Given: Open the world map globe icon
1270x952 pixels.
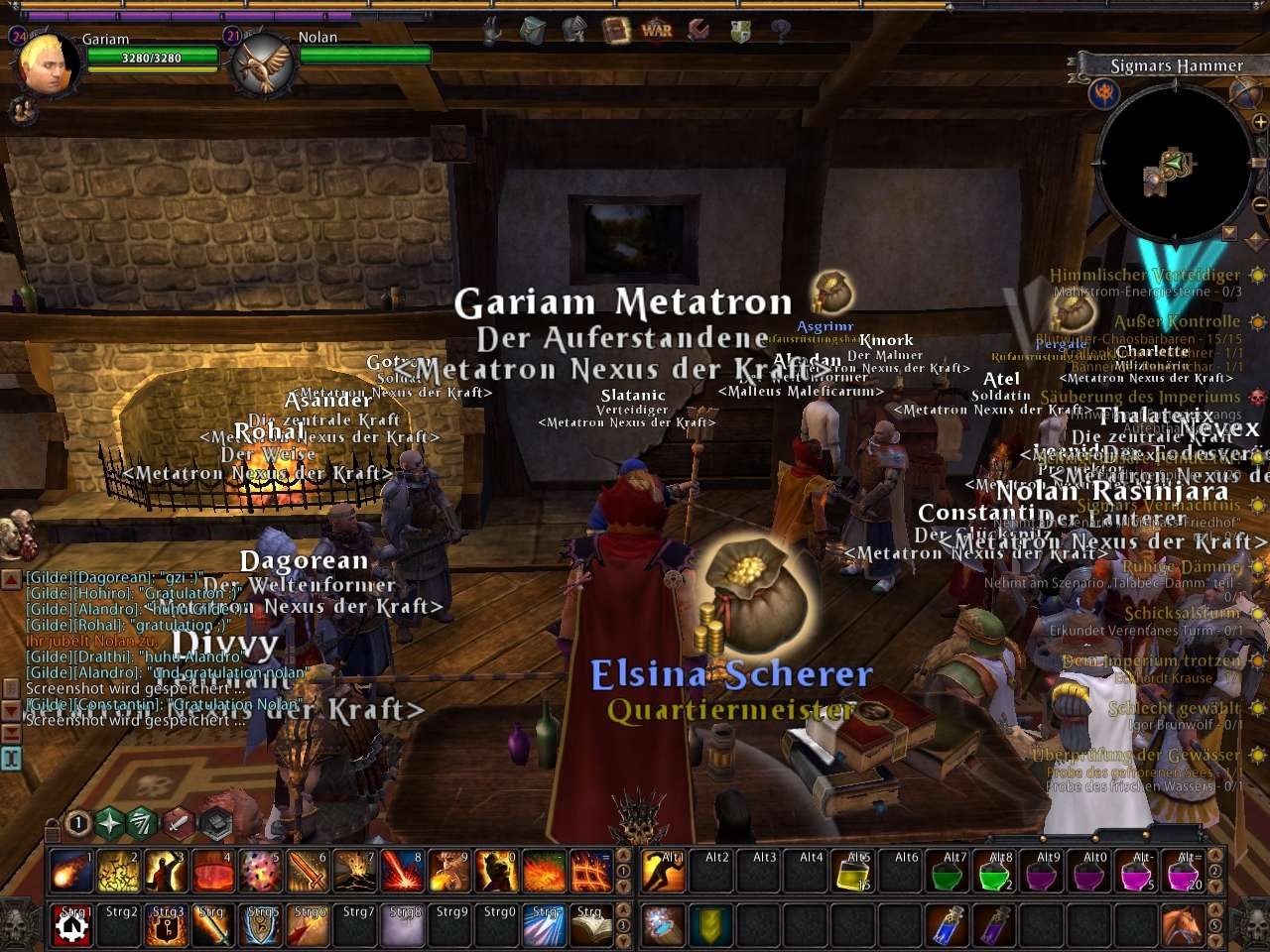Looking at the screenshot, I should pos(1244,93).
